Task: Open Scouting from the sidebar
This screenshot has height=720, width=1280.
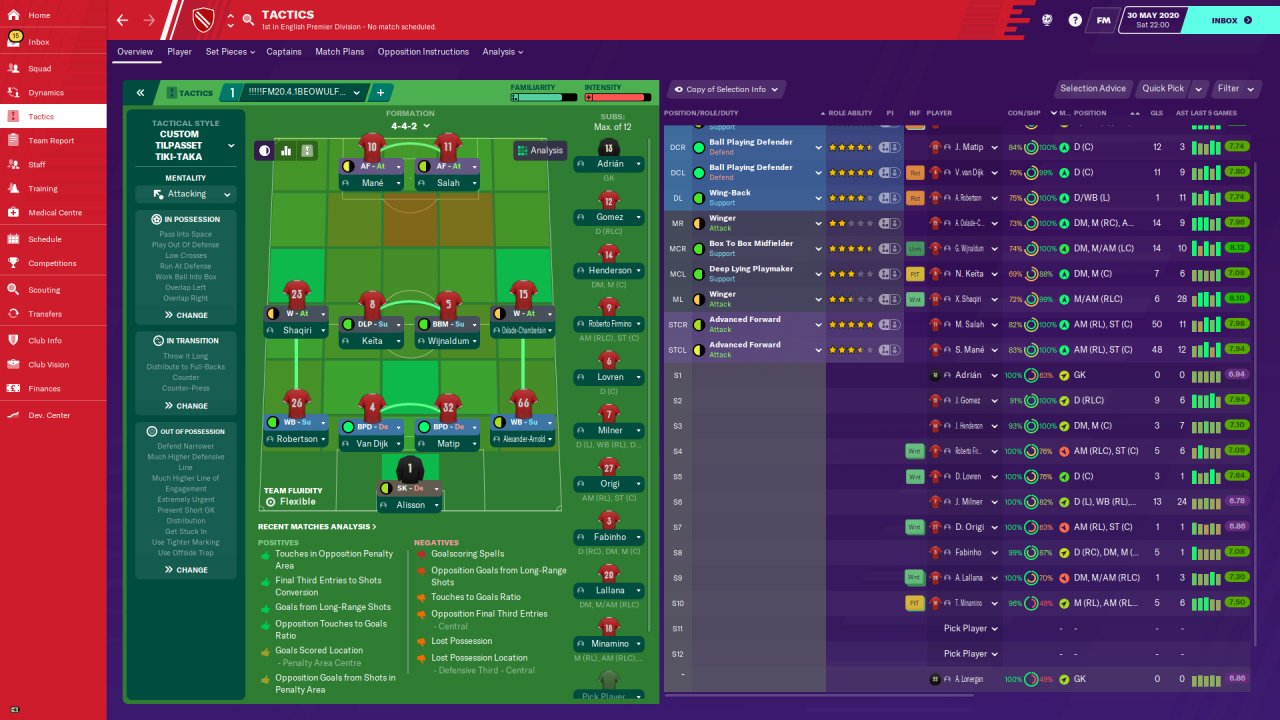Action: [x=44, y=290]
